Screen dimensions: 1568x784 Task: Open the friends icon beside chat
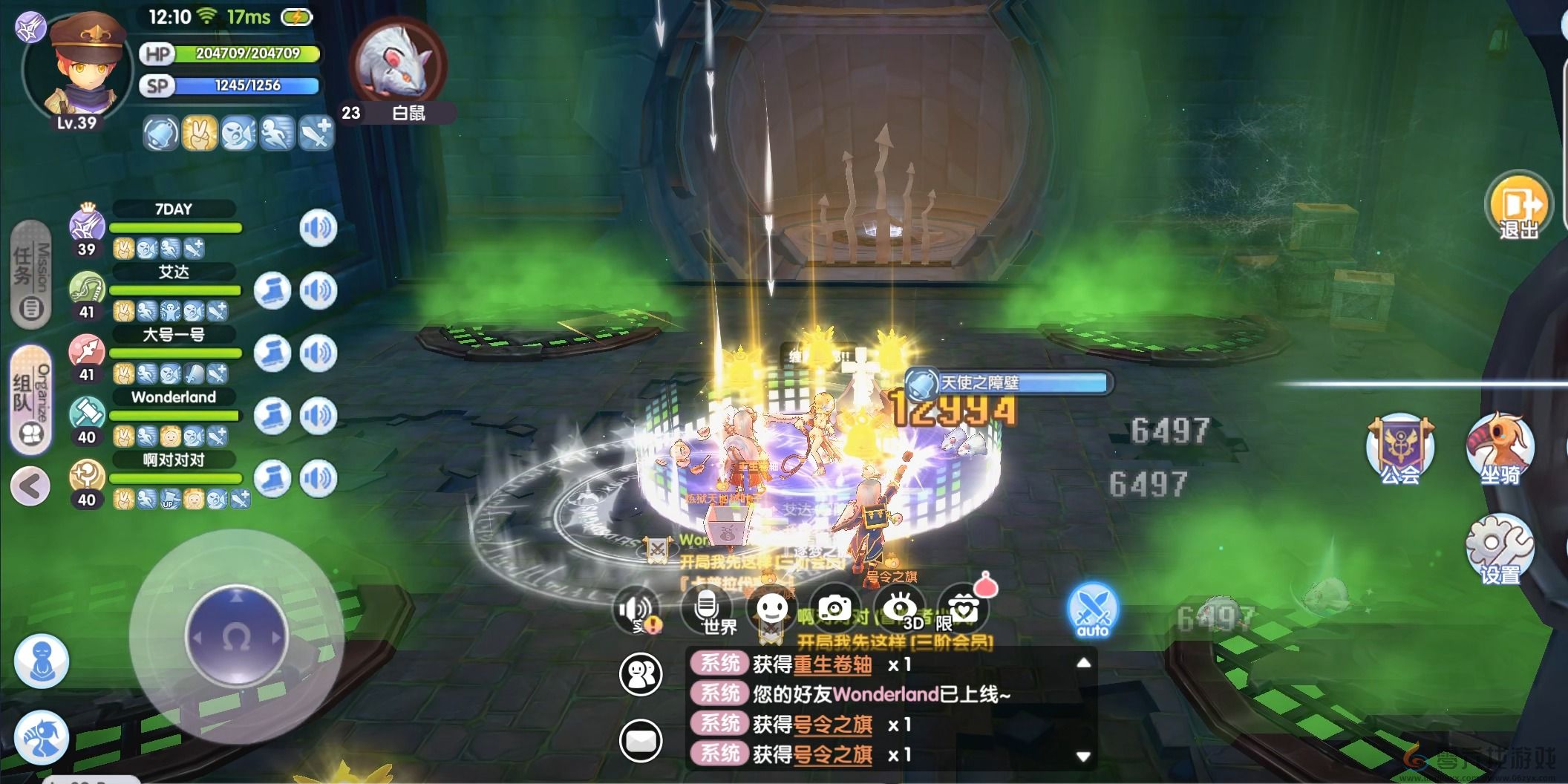point(641,674)
